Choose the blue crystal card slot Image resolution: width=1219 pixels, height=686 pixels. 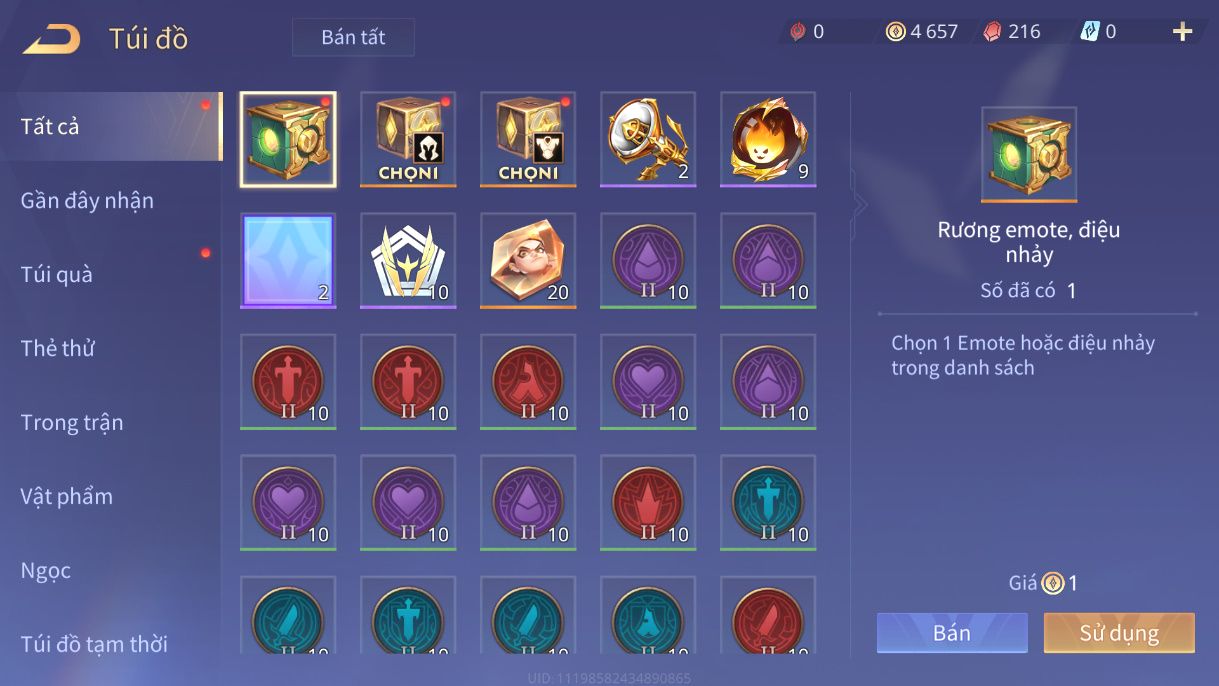tap(288, 261)
